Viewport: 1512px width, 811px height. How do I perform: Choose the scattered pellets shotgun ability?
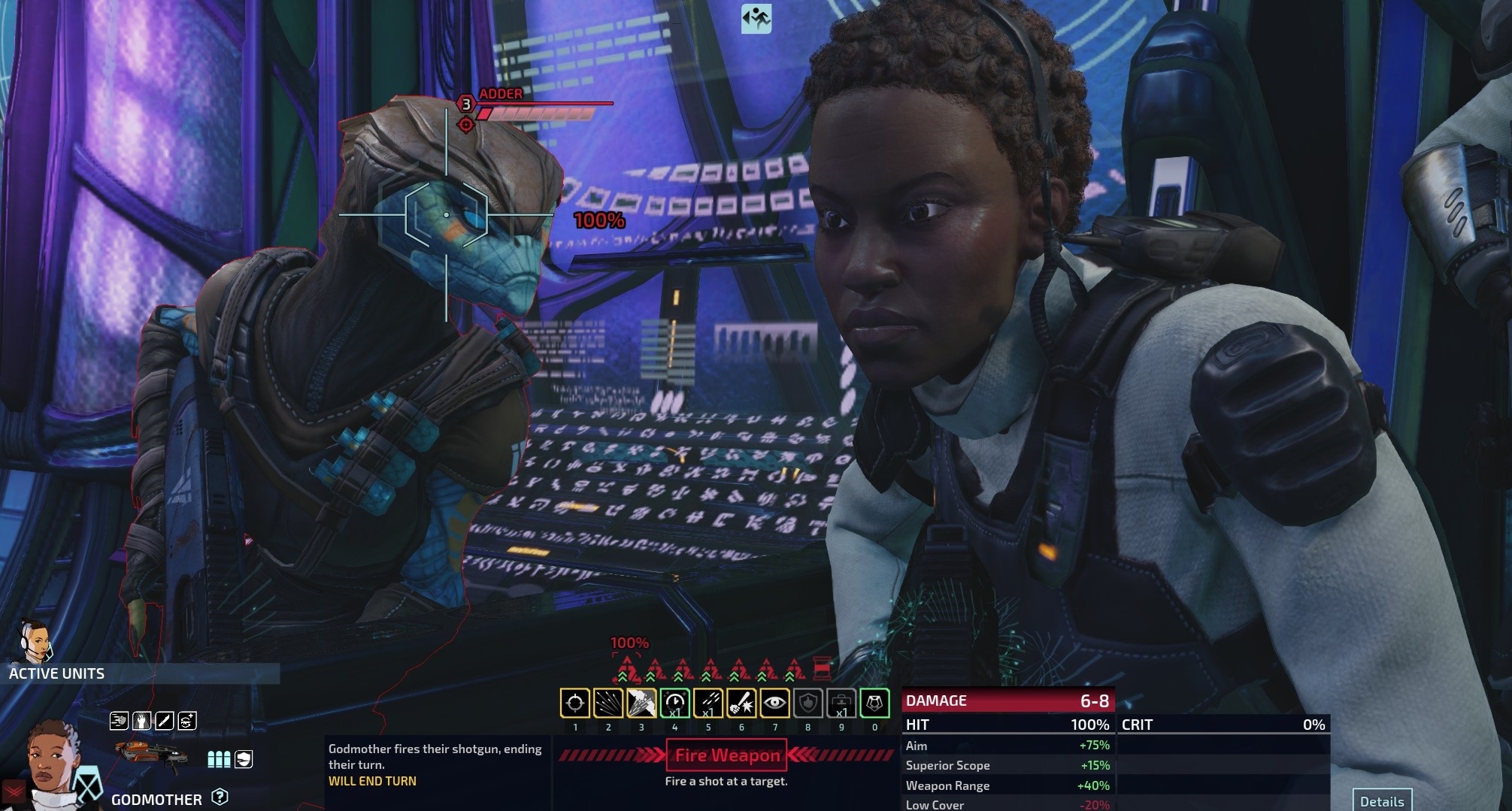pyautogui.click(x=608, y=704)
